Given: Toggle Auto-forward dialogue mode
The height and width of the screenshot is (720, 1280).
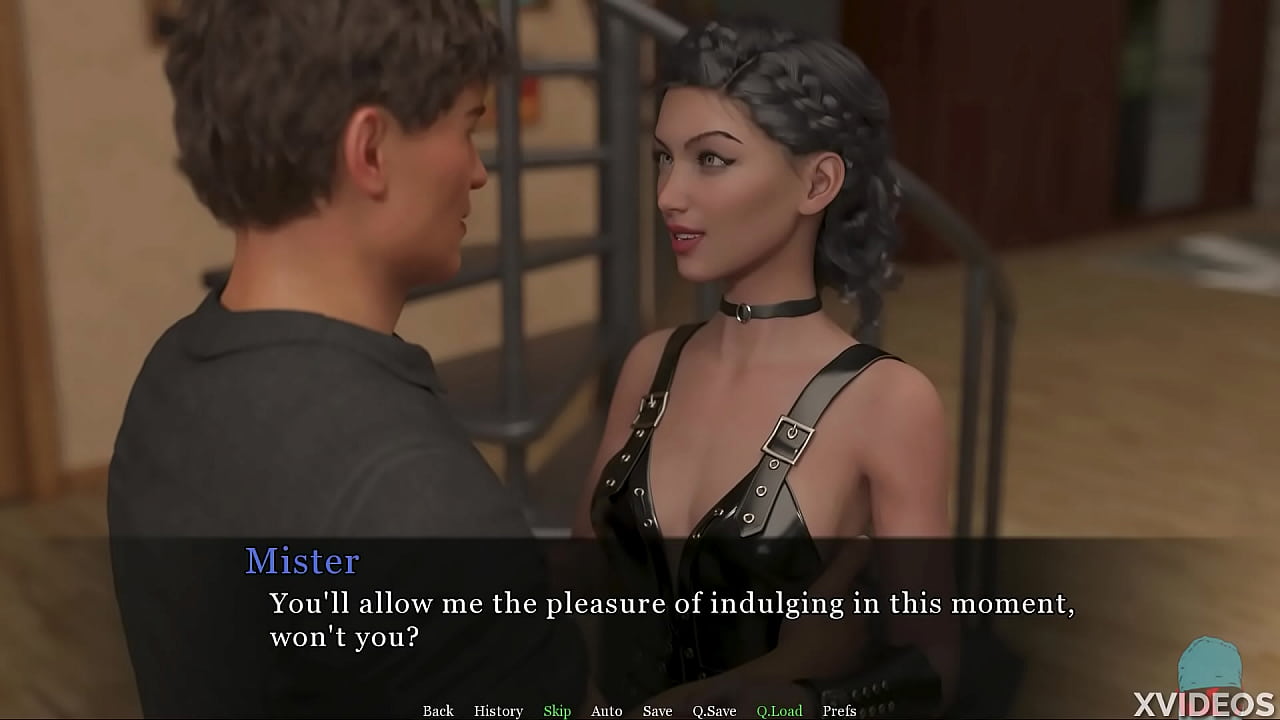Looking at the screenshot, I should pos(607,710).
